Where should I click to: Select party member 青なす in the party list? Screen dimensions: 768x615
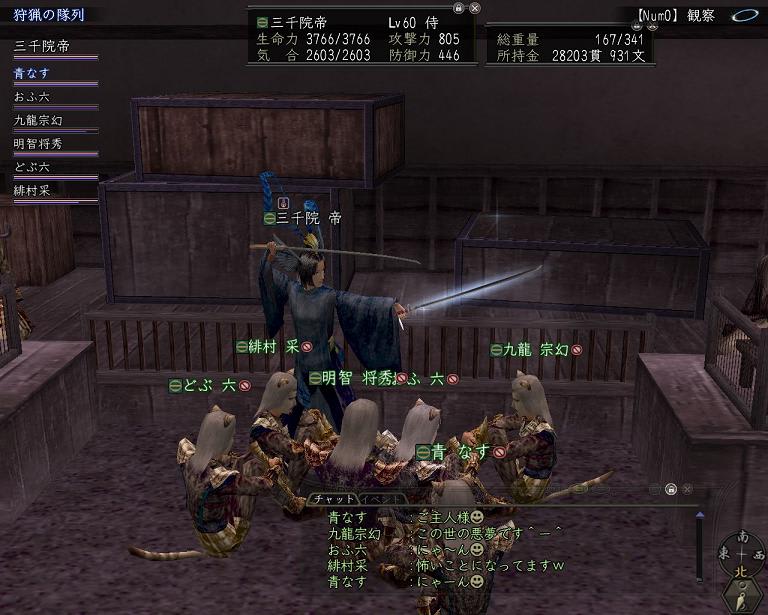click(32, 73)
